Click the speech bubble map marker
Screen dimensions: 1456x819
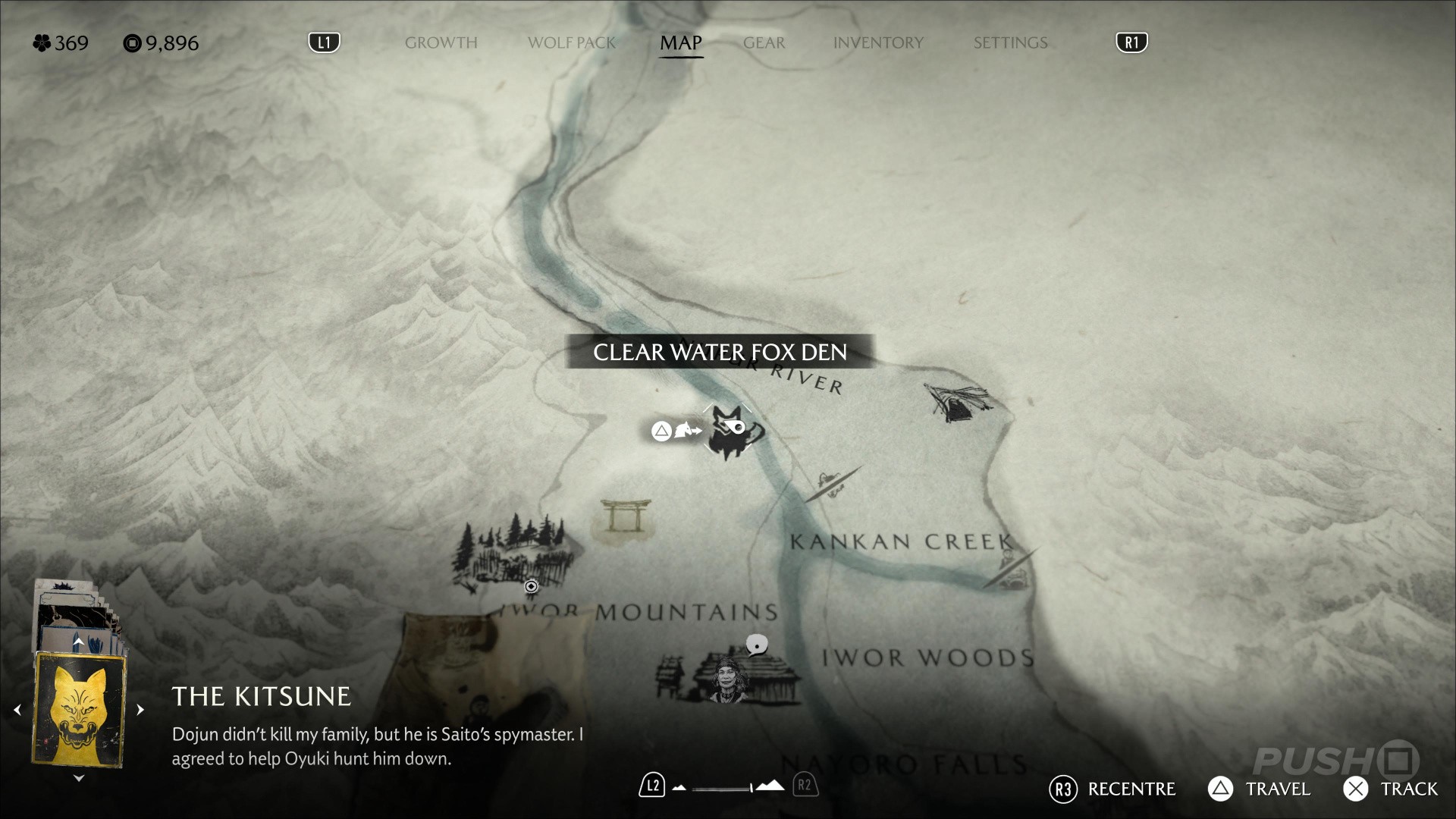756,645
